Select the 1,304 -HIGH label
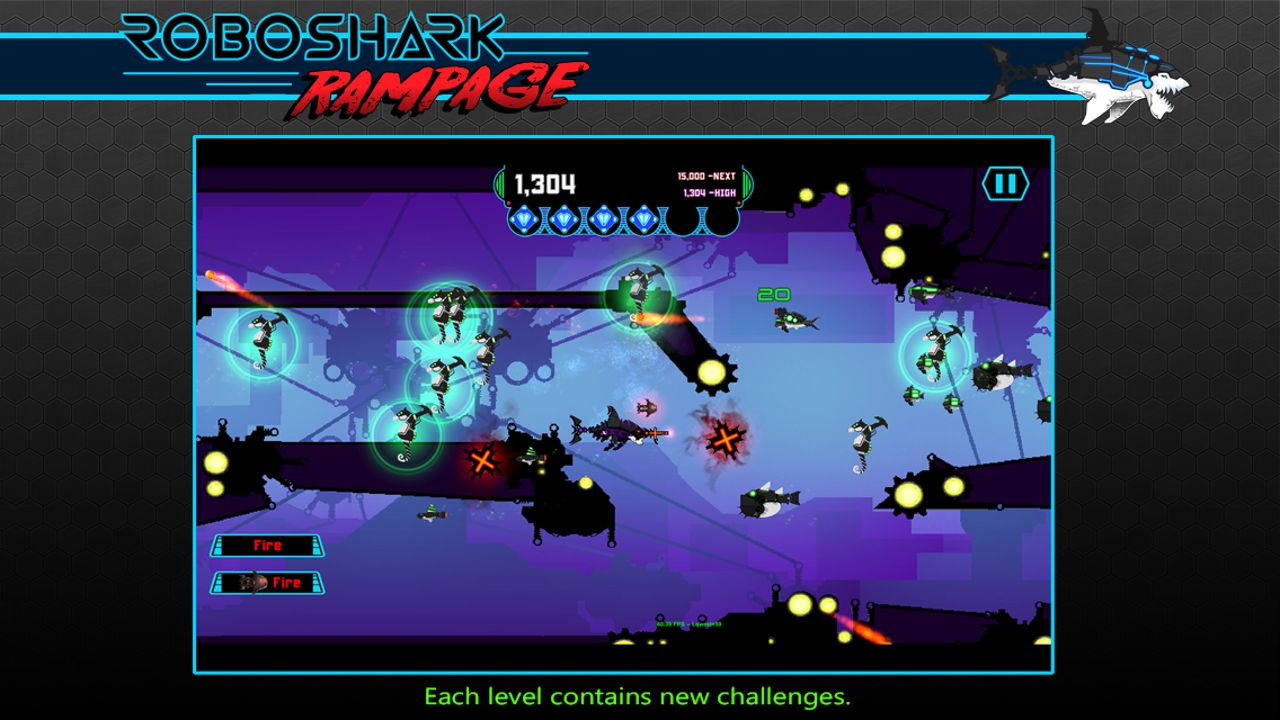1280x720 pixels. (712, 191)
